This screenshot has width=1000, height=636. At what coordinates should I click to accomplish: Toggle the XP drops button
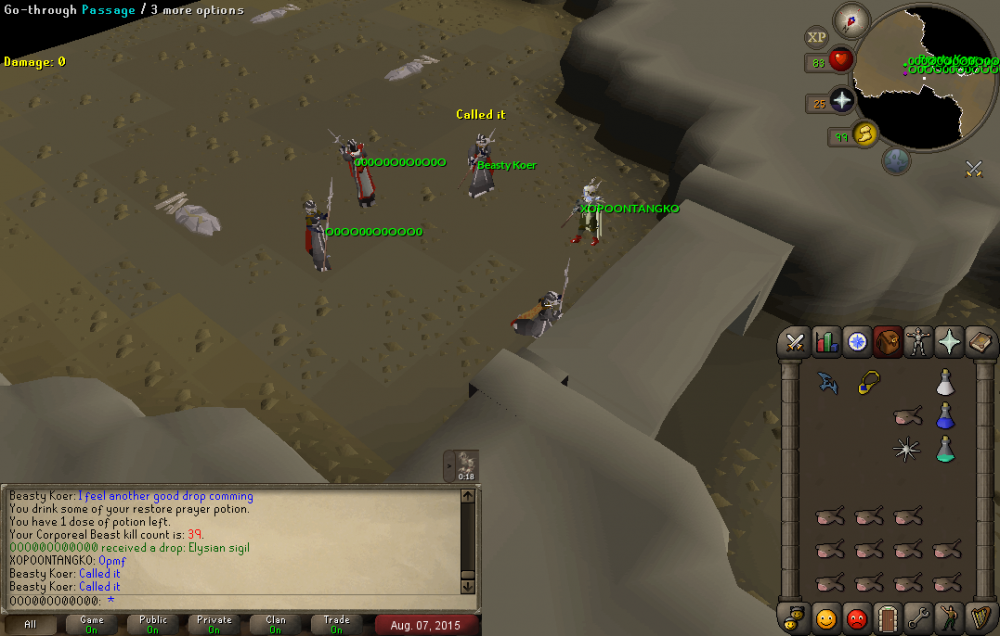pos(817,38)
